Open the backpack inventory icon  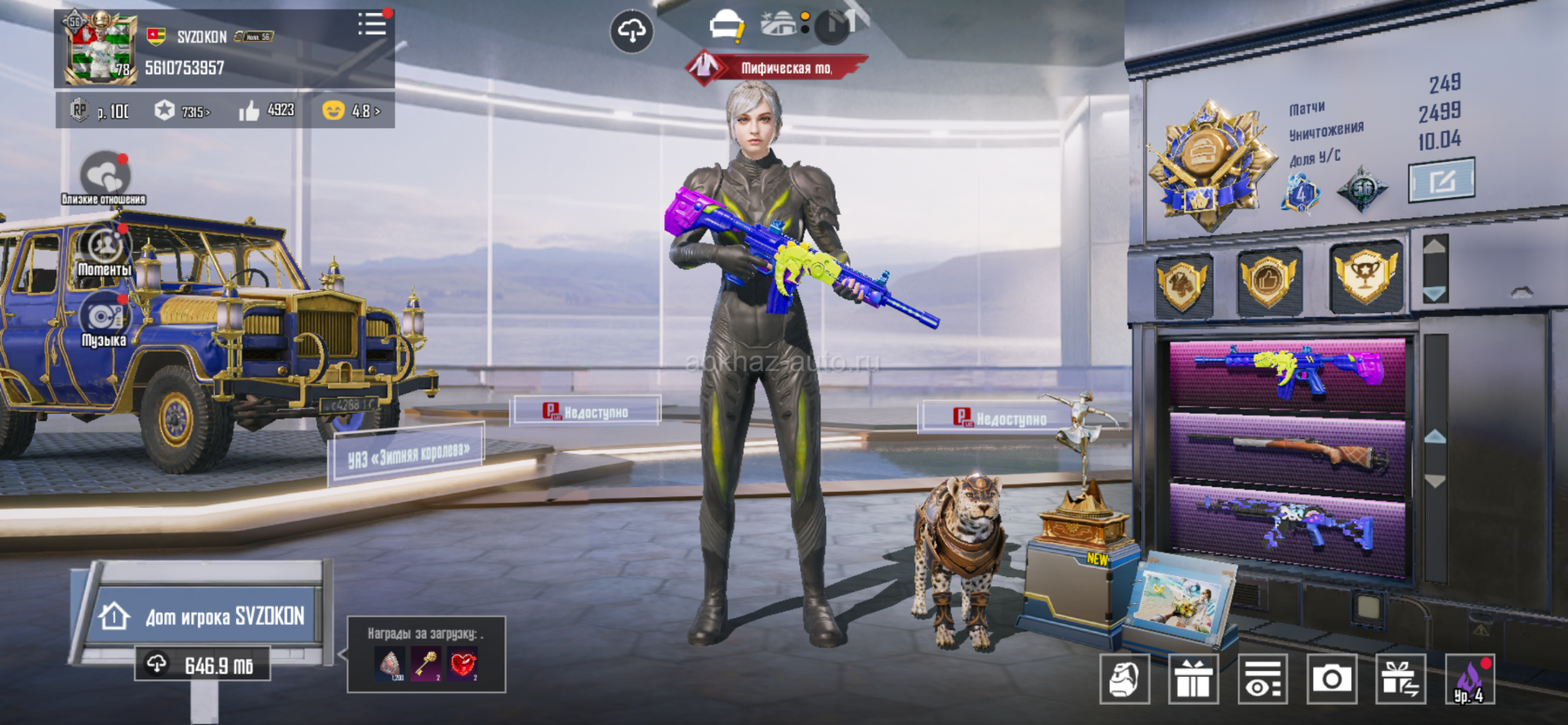click(x=1124, y=678)
